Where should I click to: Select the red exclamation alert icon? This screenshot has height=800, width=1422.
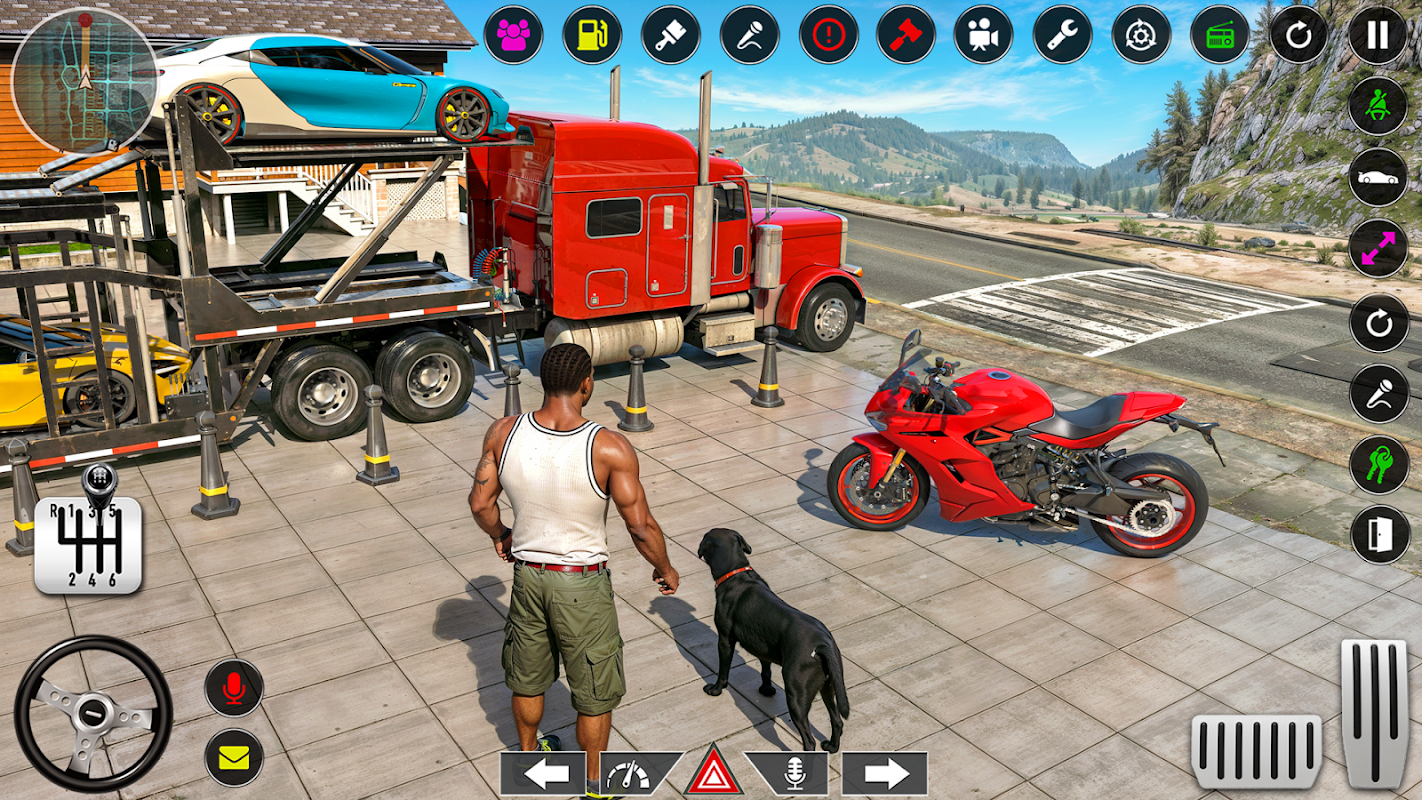click(828, 35)
